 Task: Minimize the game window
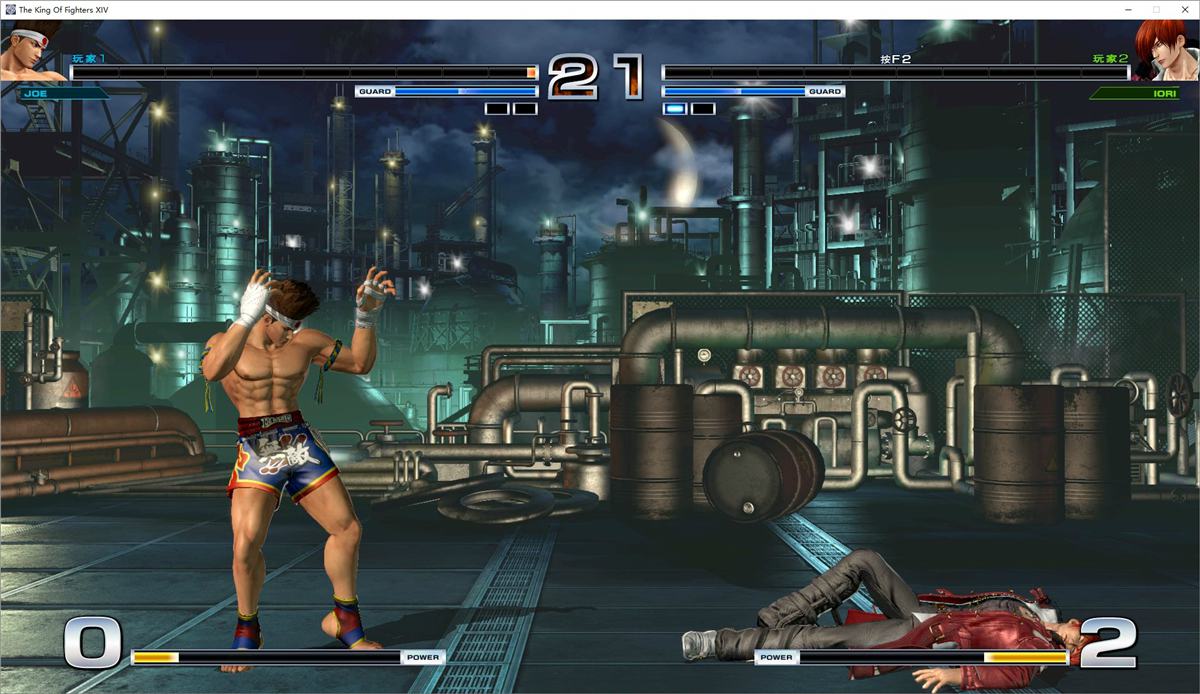point(1128,9)
